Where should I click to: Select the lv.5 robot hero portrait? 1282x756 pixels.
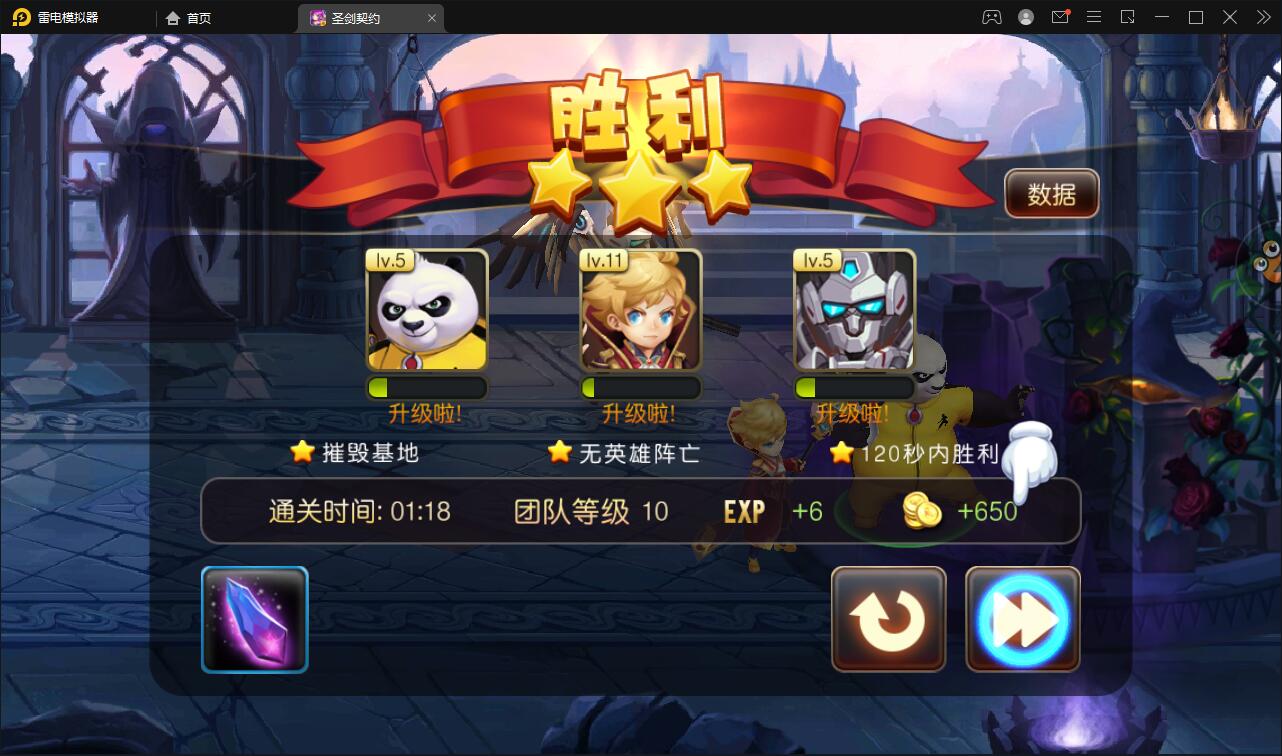pyautogui.click(x=855, y=308)
